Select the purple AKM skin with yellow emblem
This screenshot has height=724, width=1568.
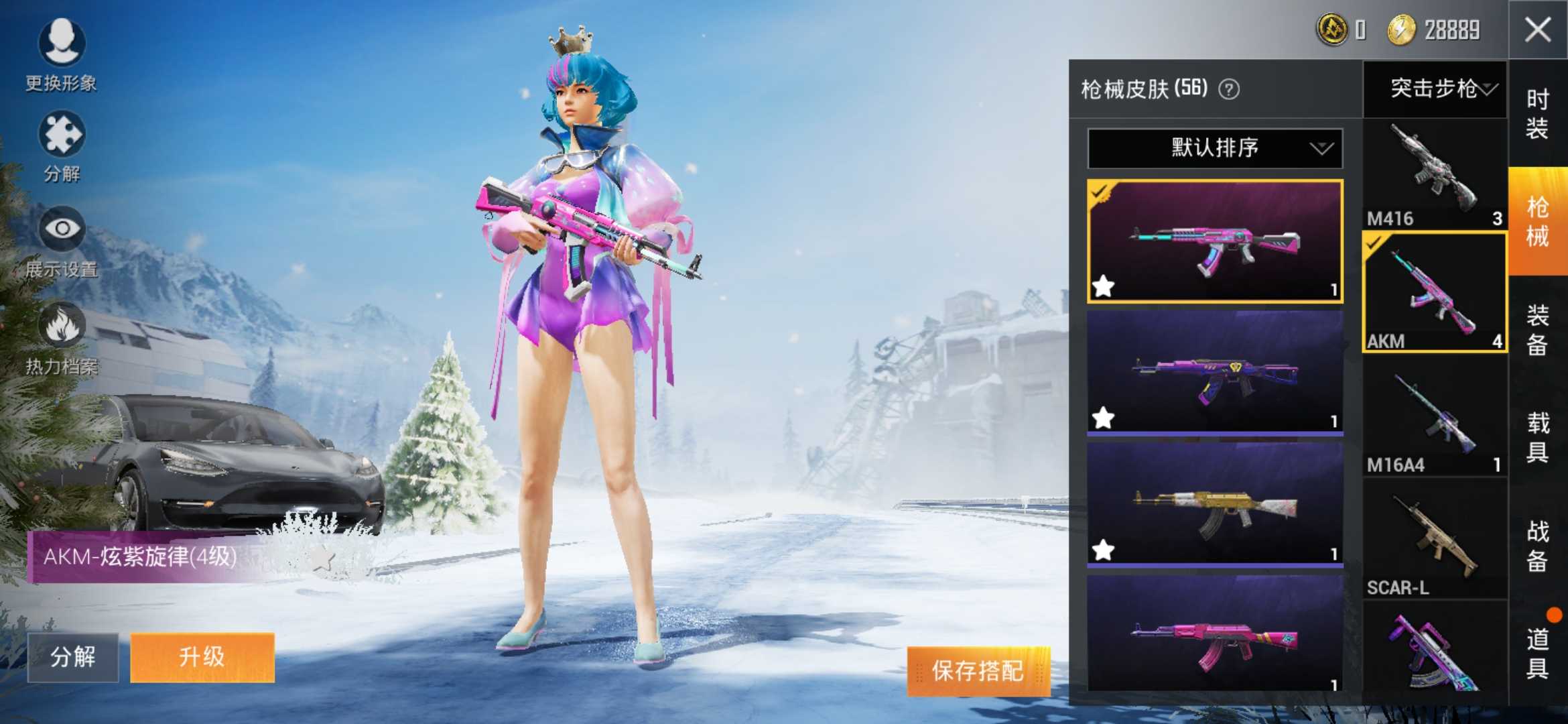pyautogui.click(x=1215, y=372)
